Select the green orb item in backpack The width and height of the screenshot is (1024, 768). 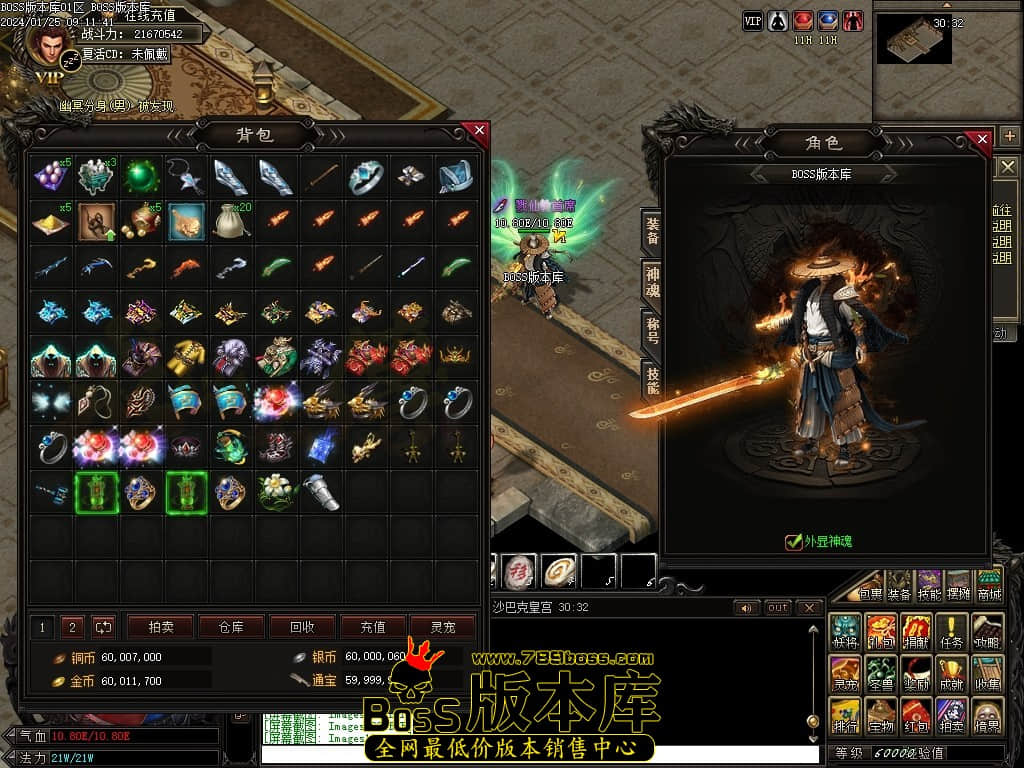pyautogui.click(x=141, y=177)
